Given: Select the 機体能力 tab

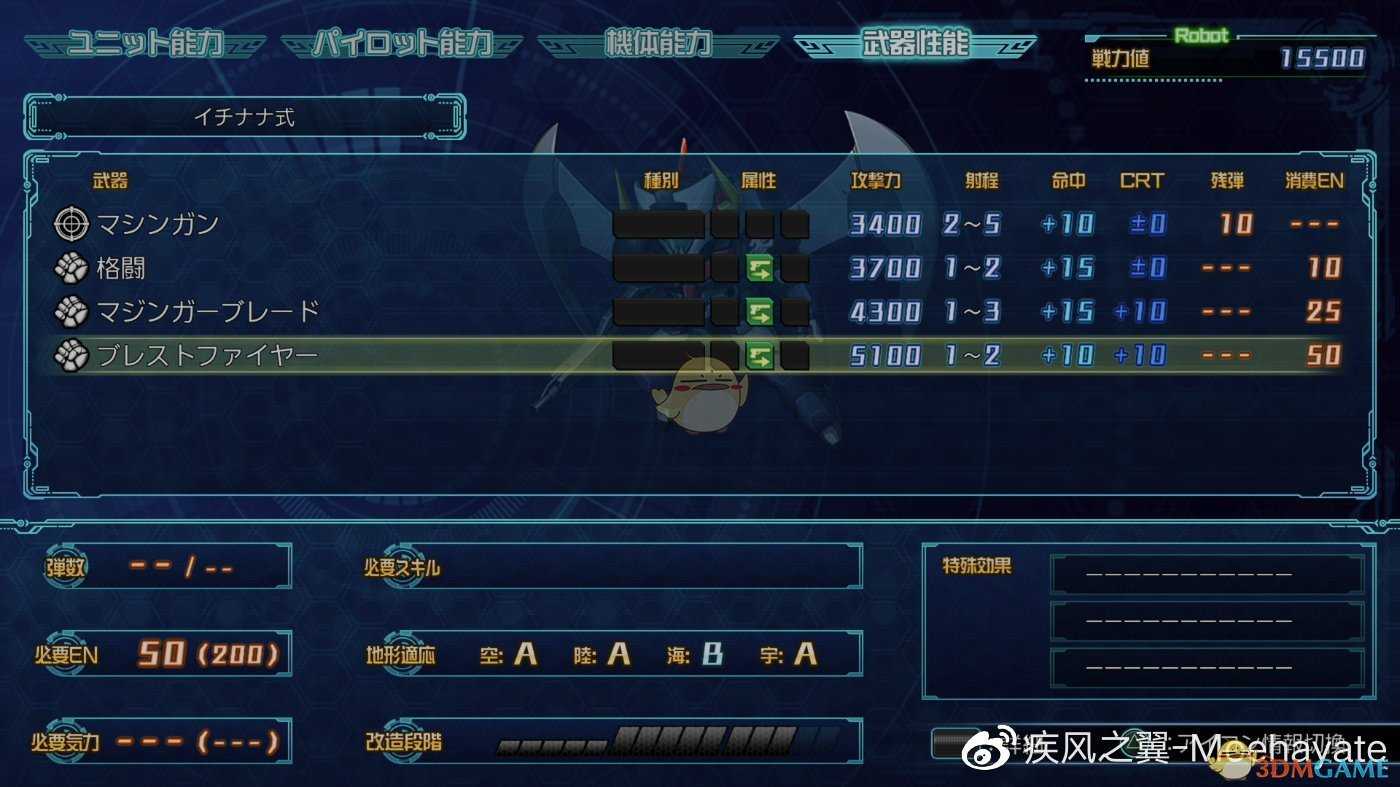Looking at the screenshot, I should point(660,42).
